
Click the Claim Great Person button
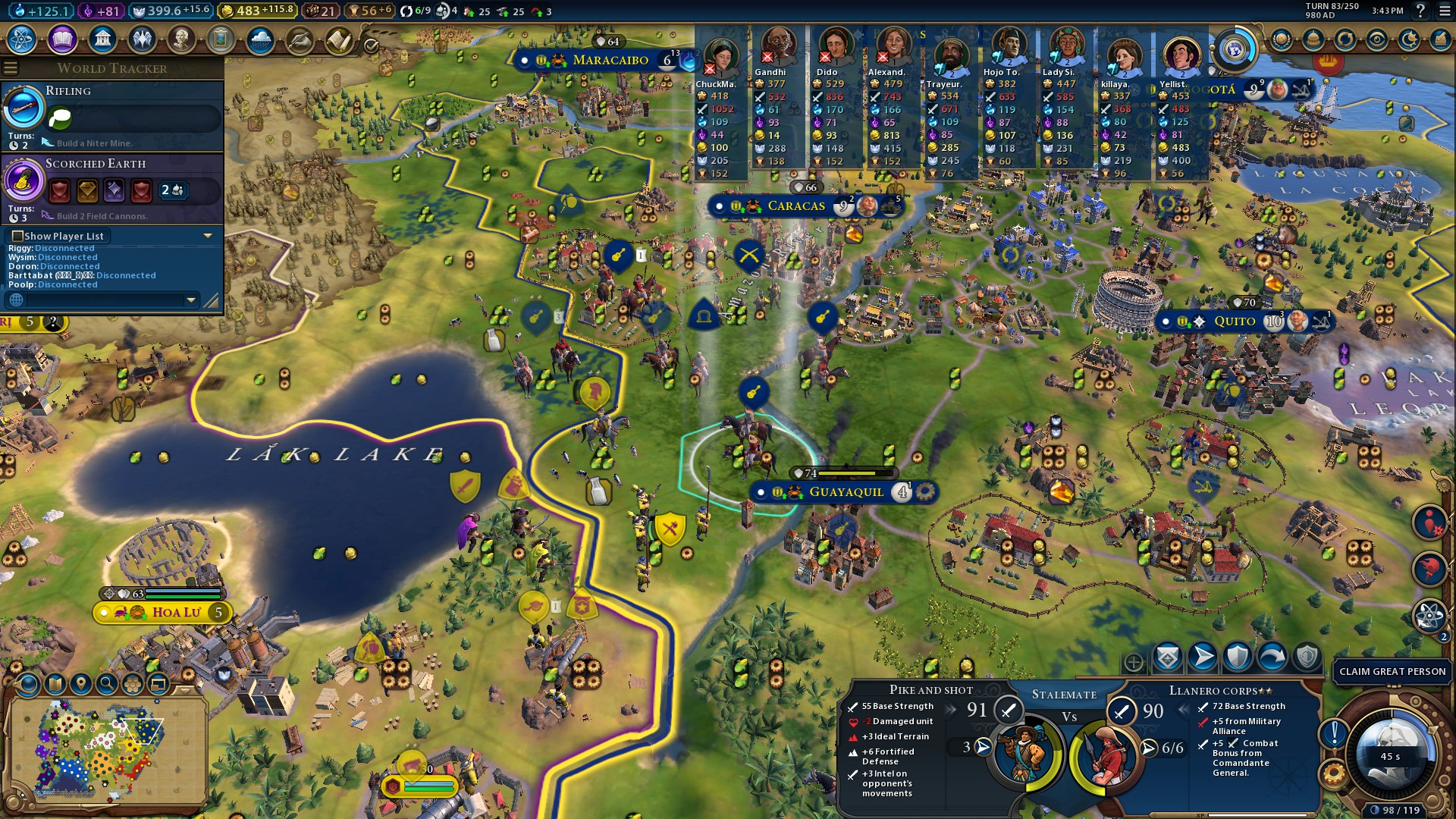click(1392, 671)
